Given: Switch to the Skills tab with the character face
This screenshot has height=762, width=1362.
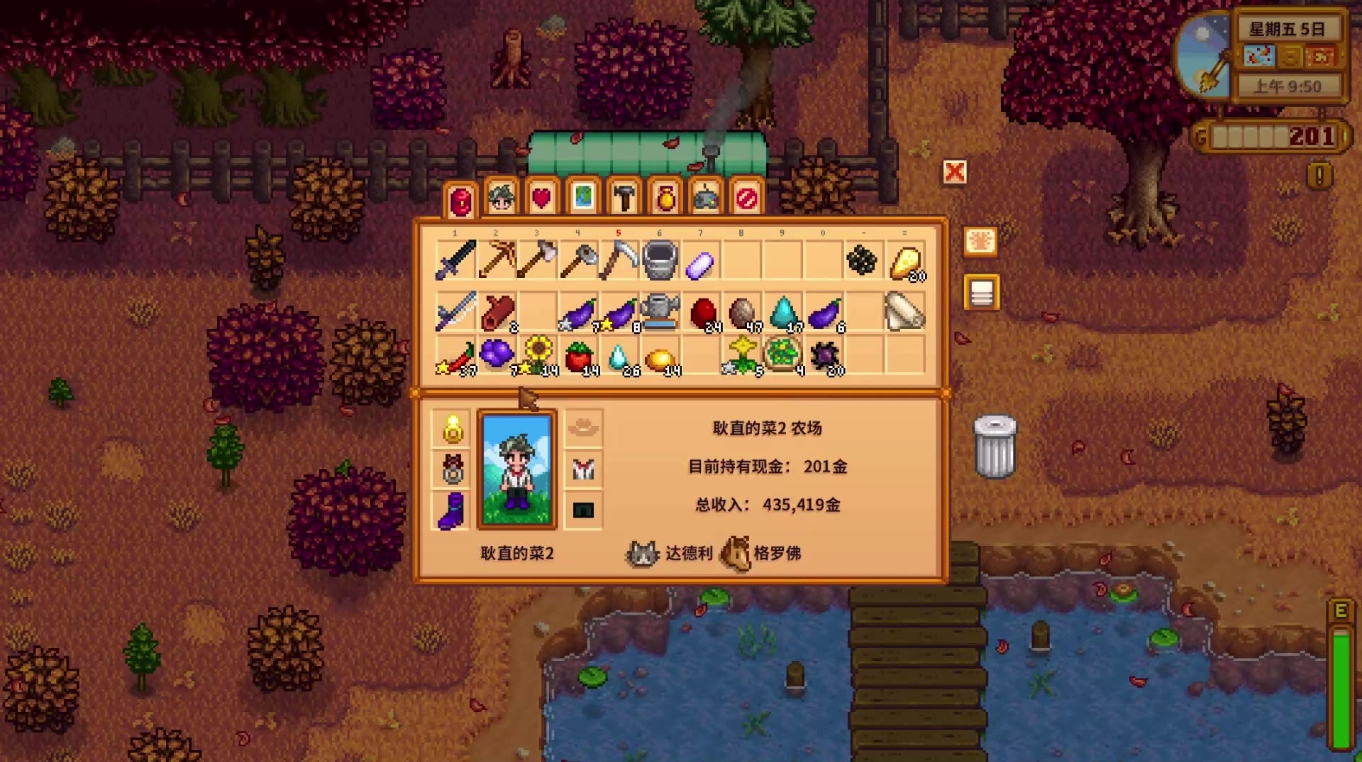Looking at the screenshot, I should (x=501, y=198).
